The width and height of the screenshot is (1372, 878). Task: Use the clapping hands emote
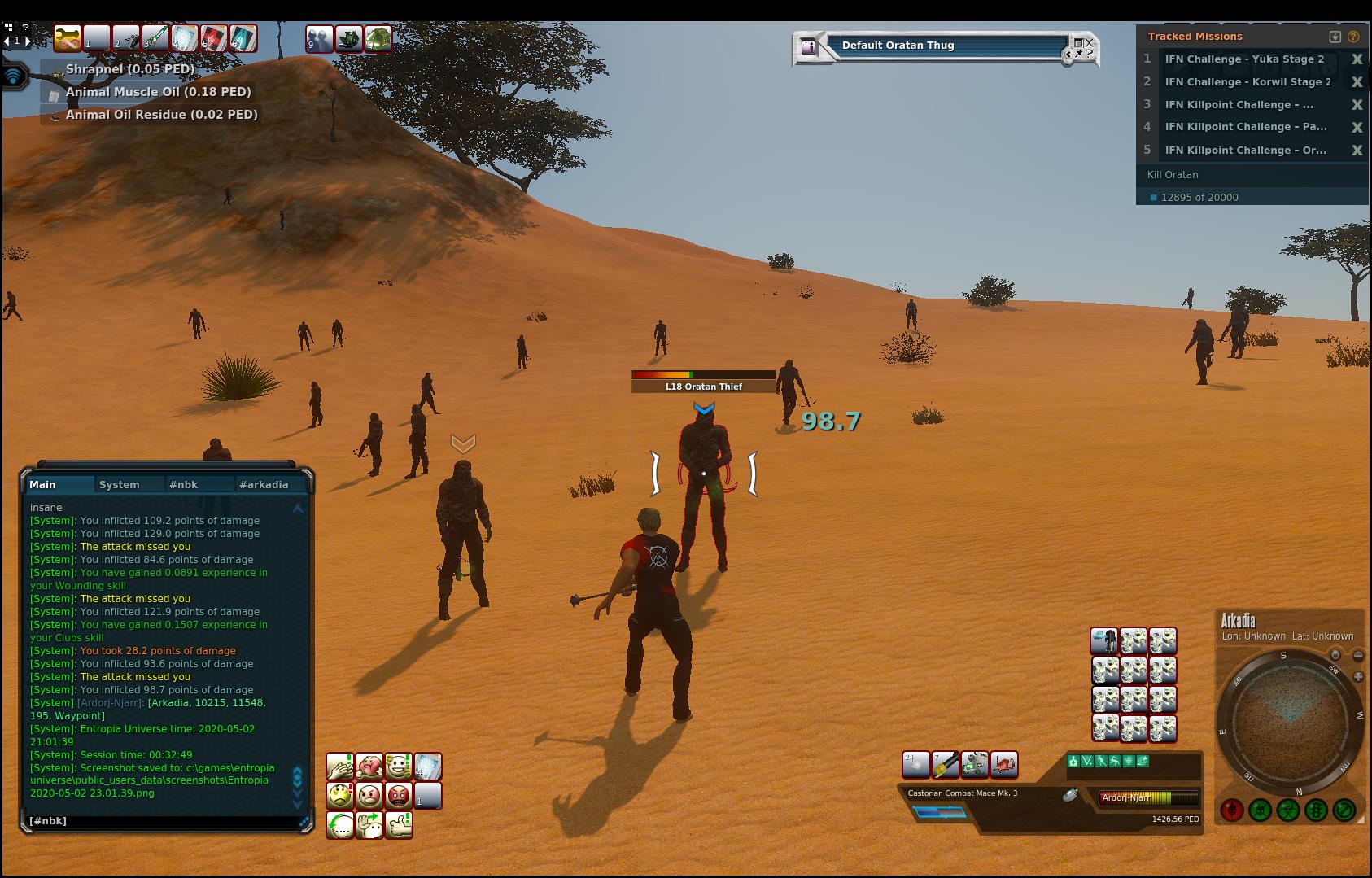pyautogui.click(x=339, y=766)
